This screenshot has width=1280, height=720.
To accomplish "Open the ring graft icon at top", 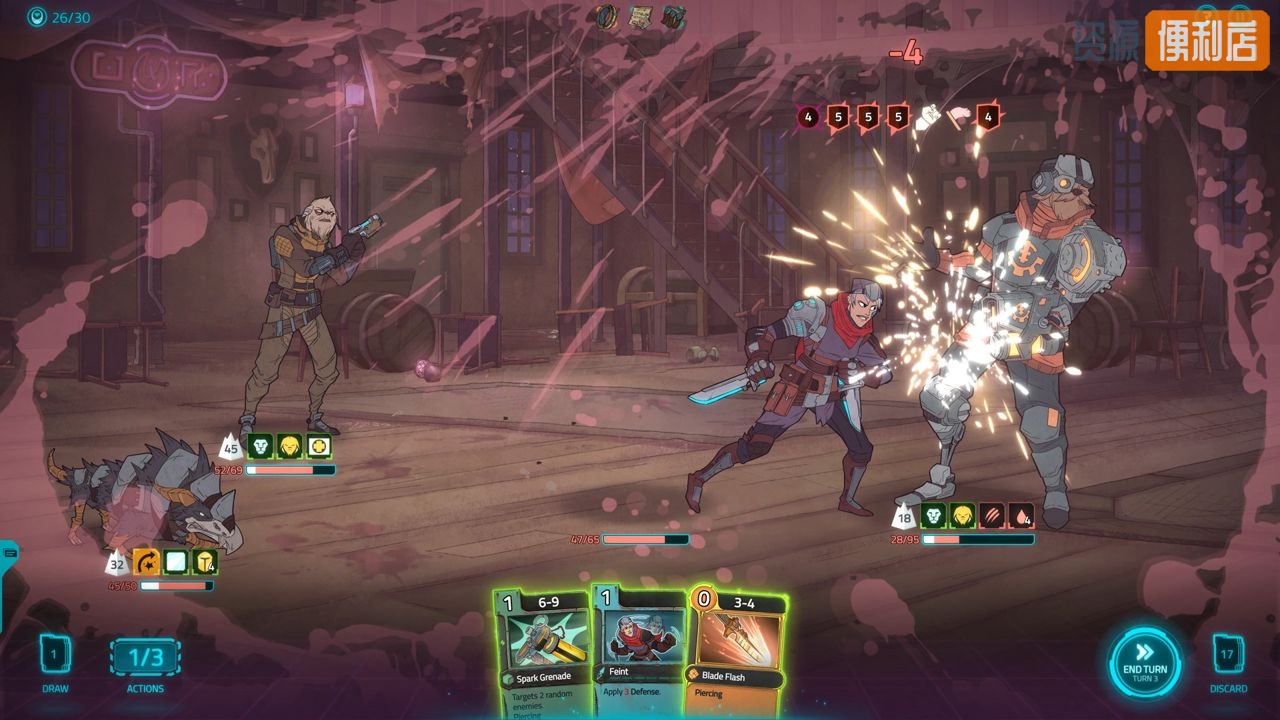I will tap(608, 17).
